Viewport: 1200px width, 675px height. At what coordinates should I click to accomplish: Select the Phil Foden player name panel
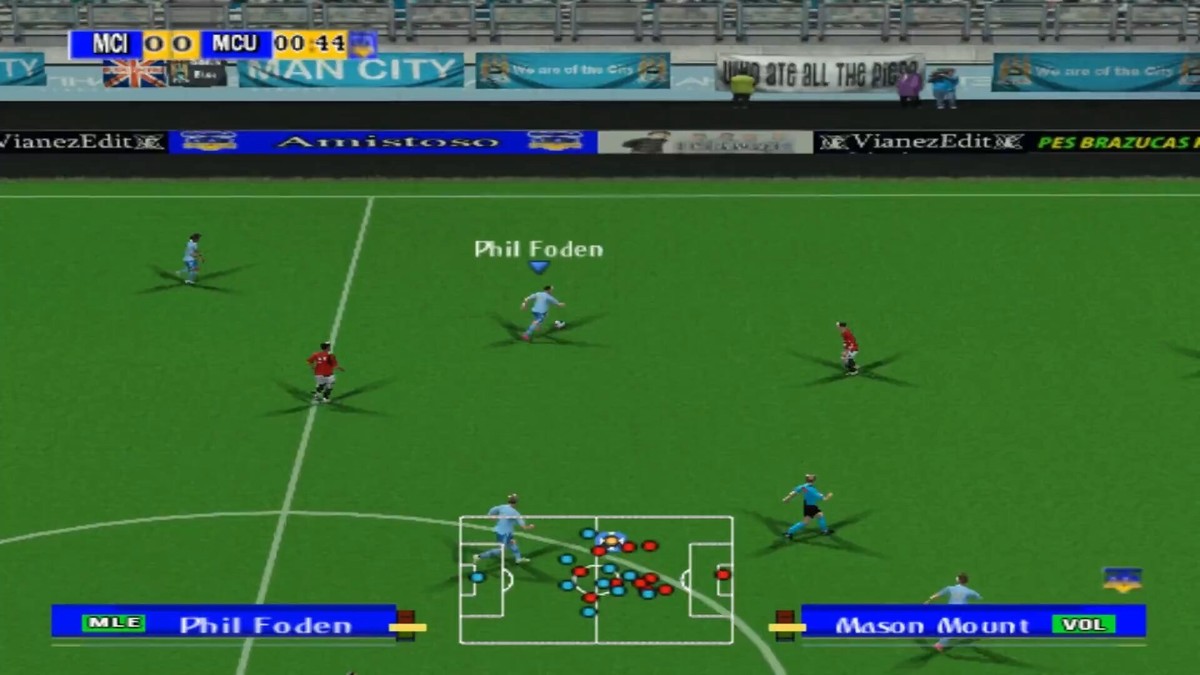click(224, 622)
